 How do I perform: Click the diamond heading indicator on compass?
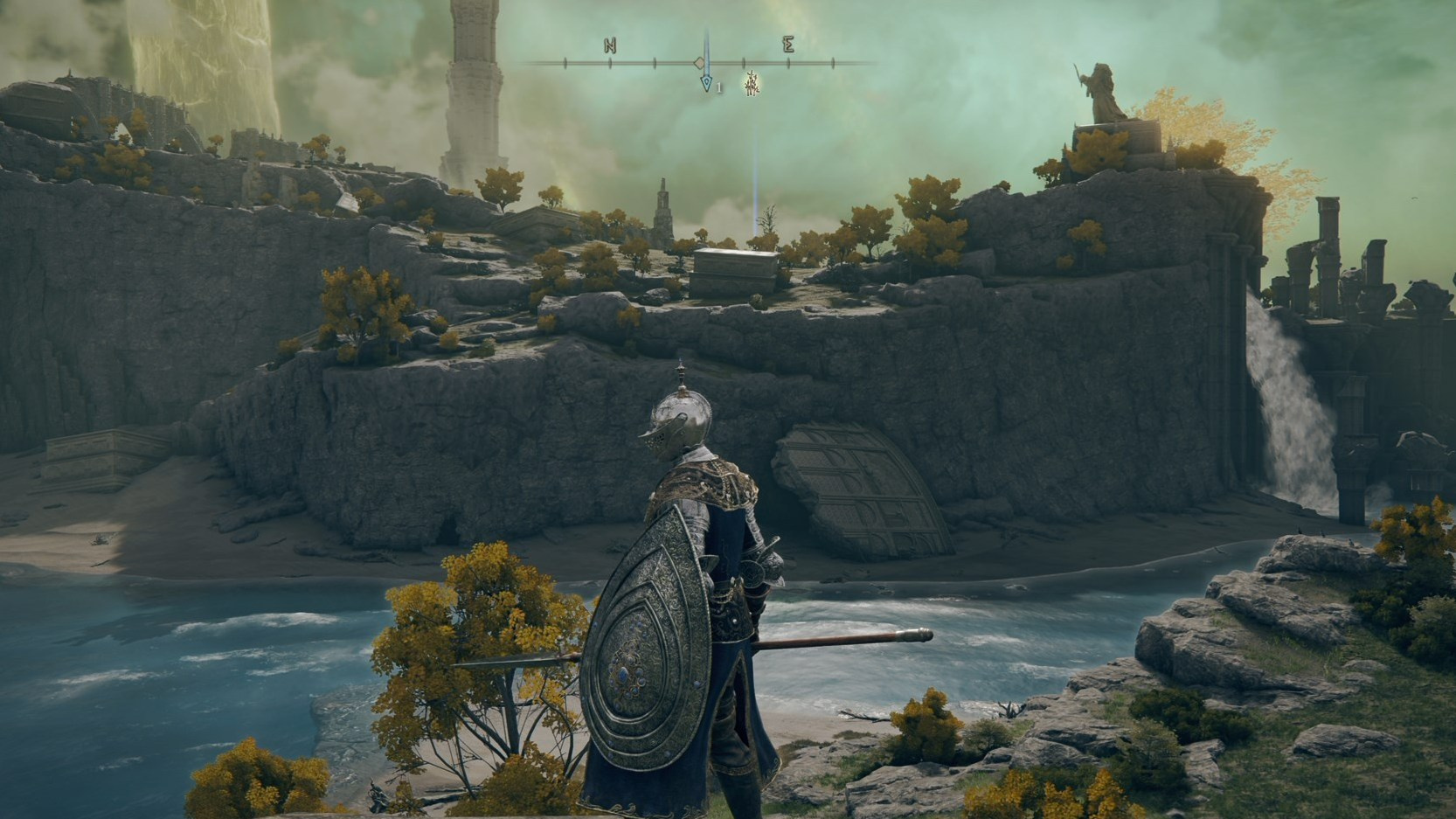[699, 61]
